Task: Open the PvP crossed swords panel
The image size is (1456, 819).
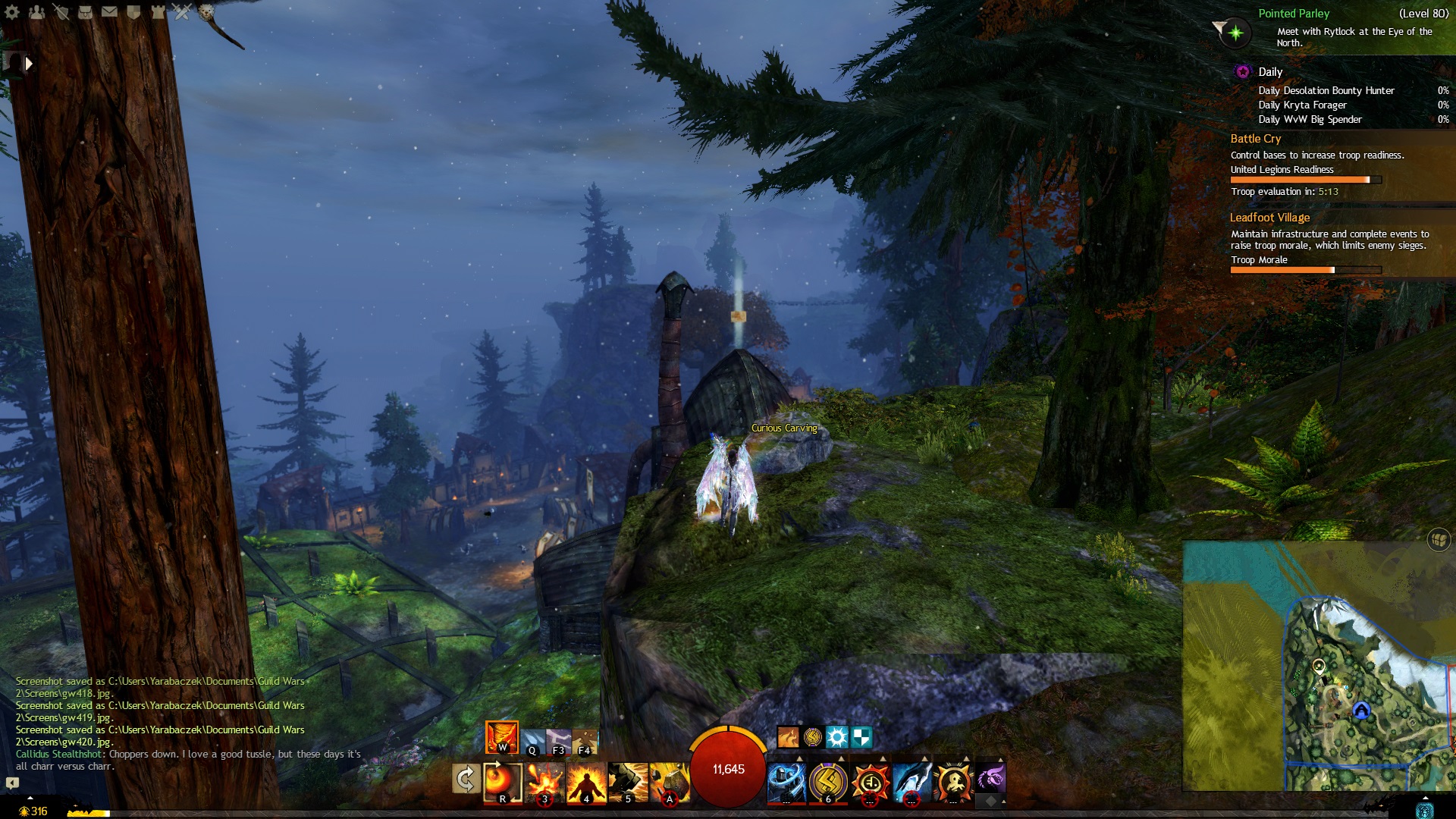Action: 182,12
